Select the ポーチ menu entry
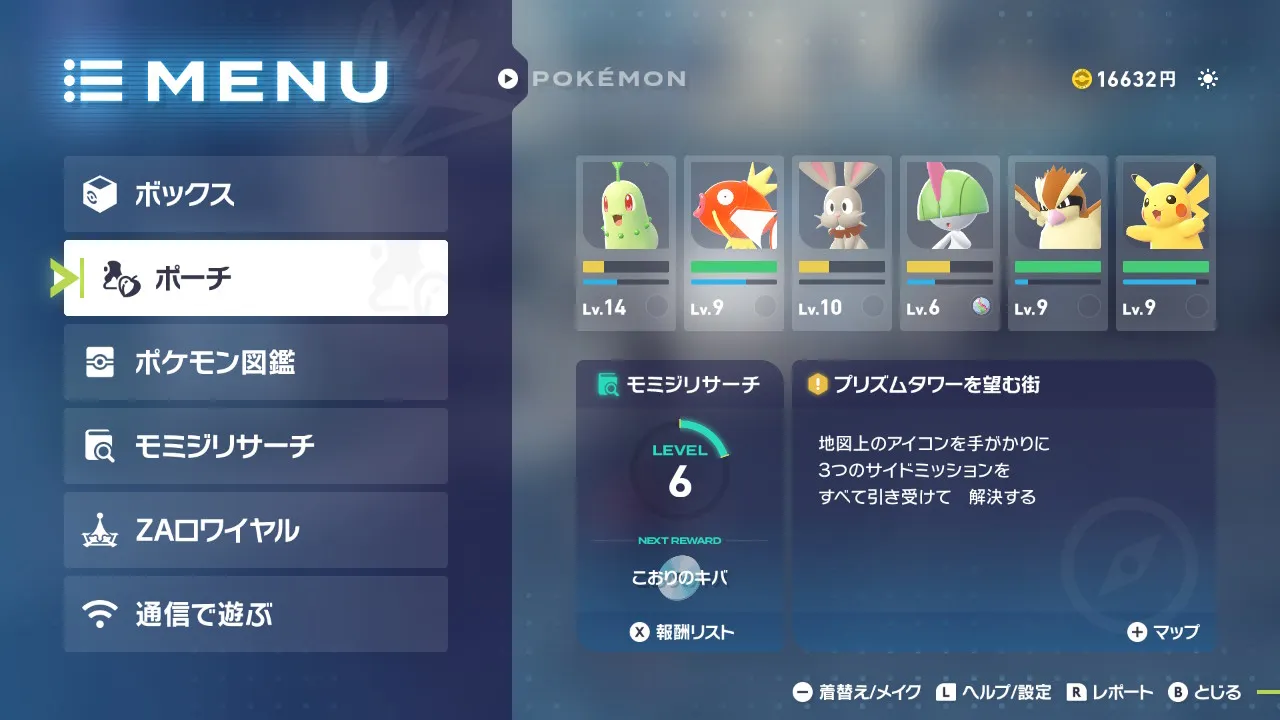This screenshot has height=720, width=1280. click(255, 278)
